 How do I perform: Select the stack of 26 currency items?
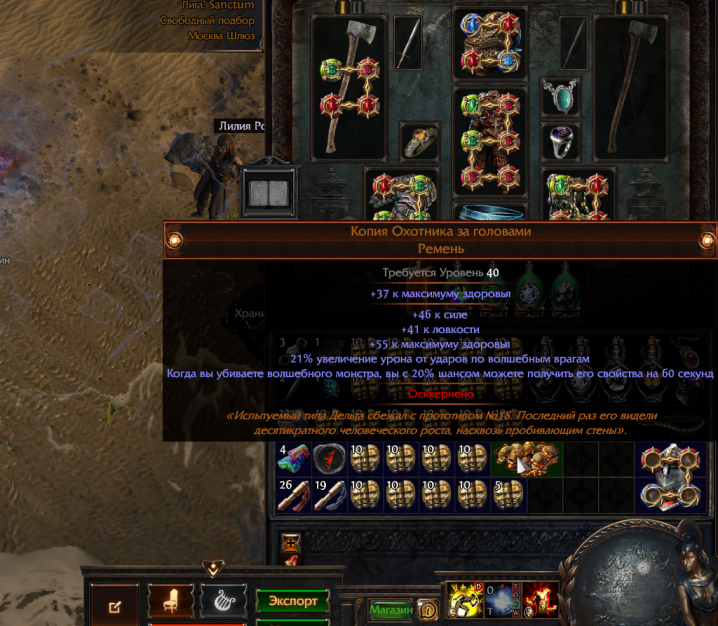click(x=294, y=494)
